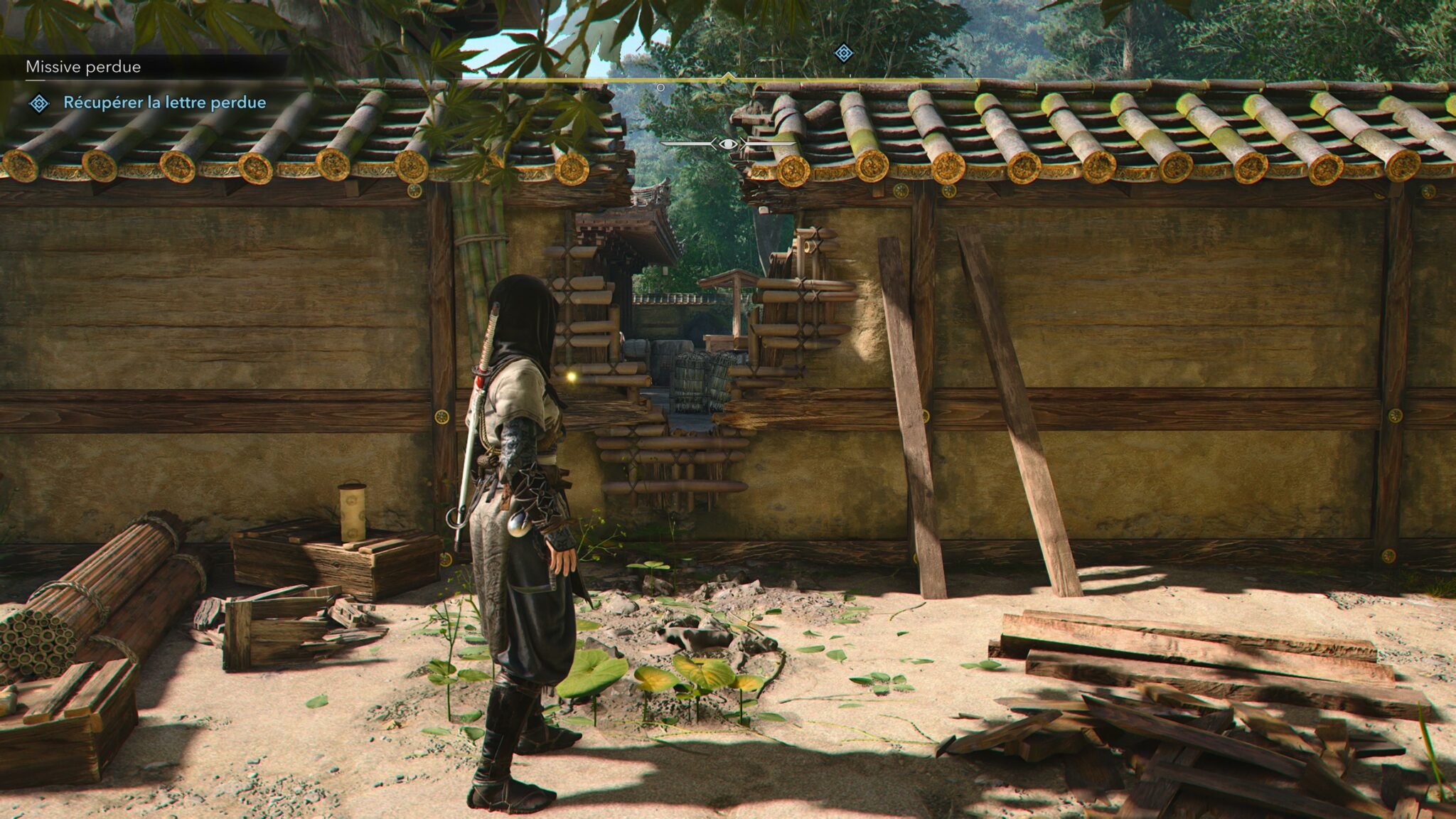Click the "Récupérer la lettre perdue" objective

point(164,102)
